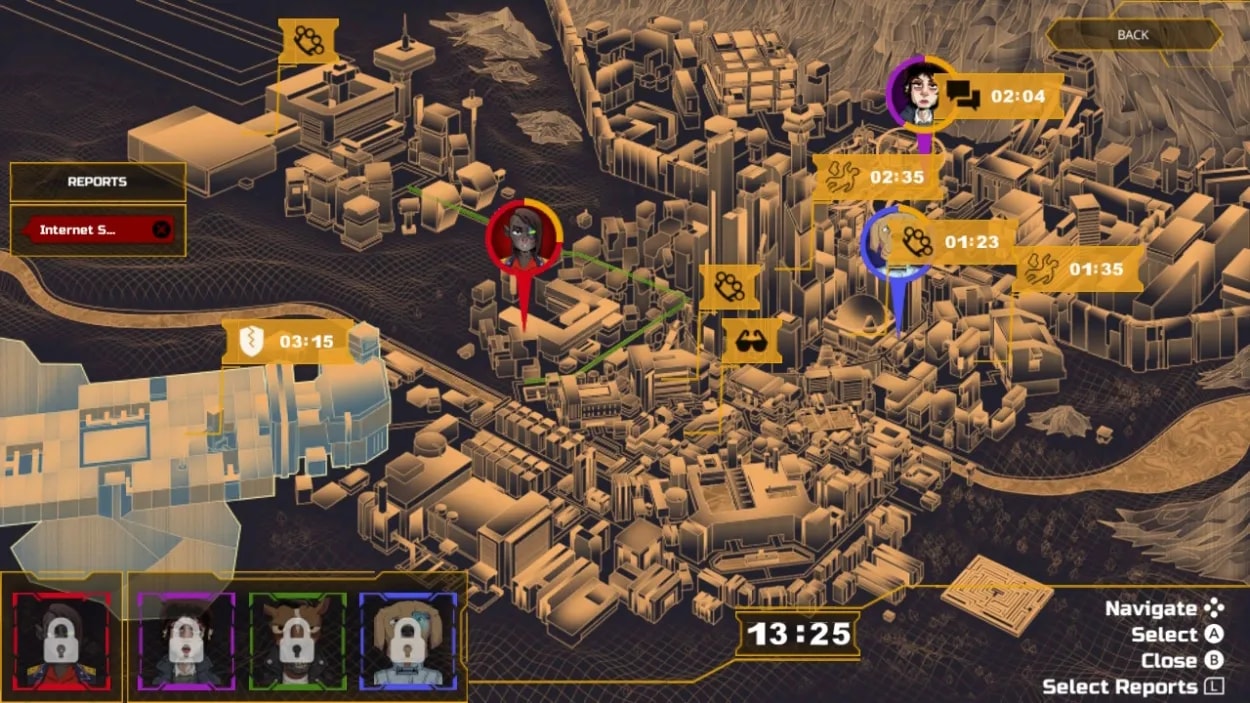Pick the green-framed locked agent portrait
Image resolution: width=1250 pixels, height=703 pixels.
(297, 639)
